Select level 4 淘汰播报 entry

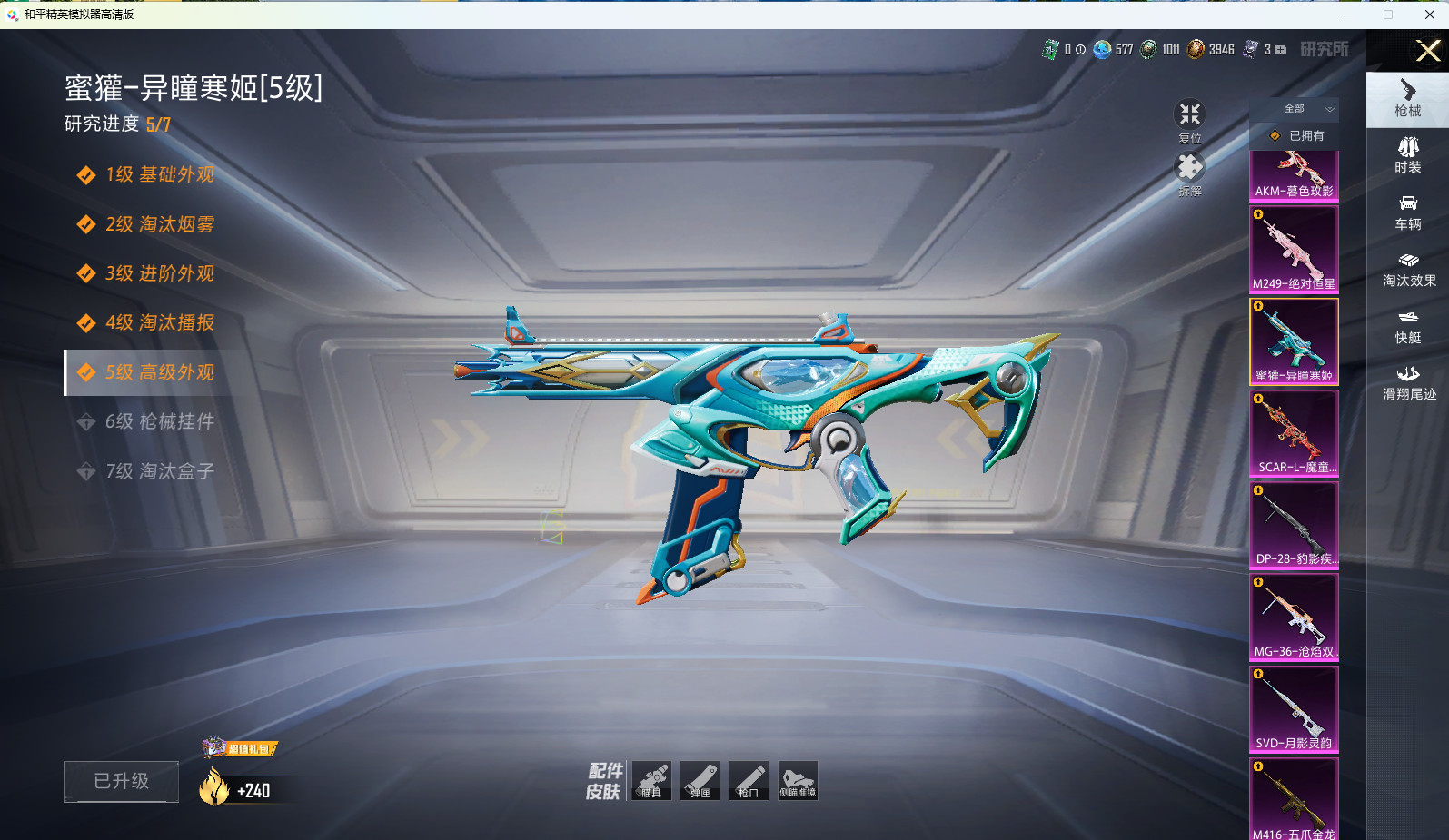(159, 322)
